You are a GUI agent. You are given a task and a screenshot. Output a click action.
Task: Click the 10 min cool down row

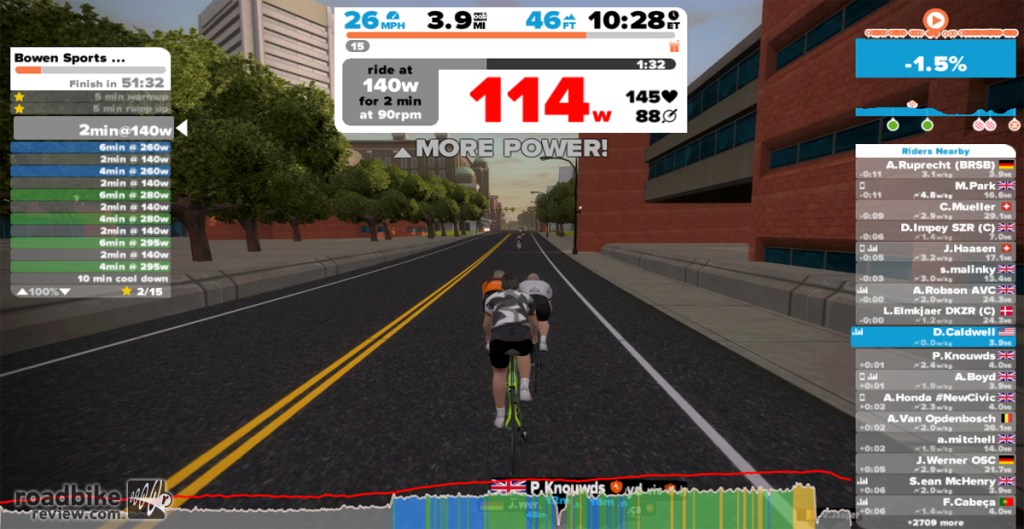[92, 278]
